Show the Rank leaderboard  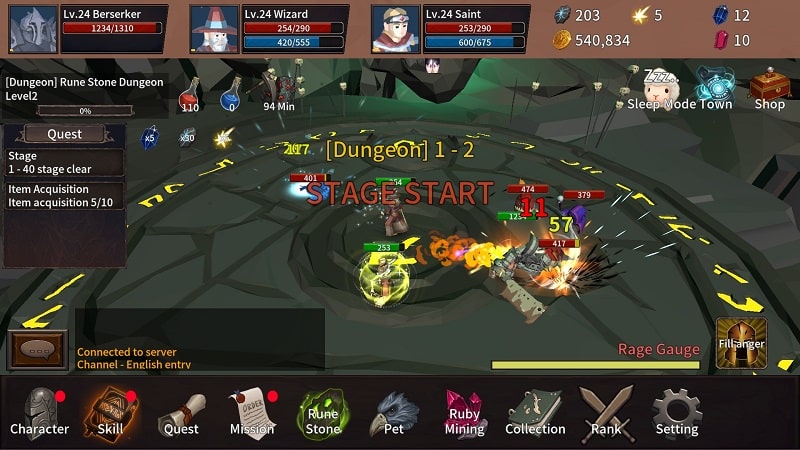click(x=606, y=412)
